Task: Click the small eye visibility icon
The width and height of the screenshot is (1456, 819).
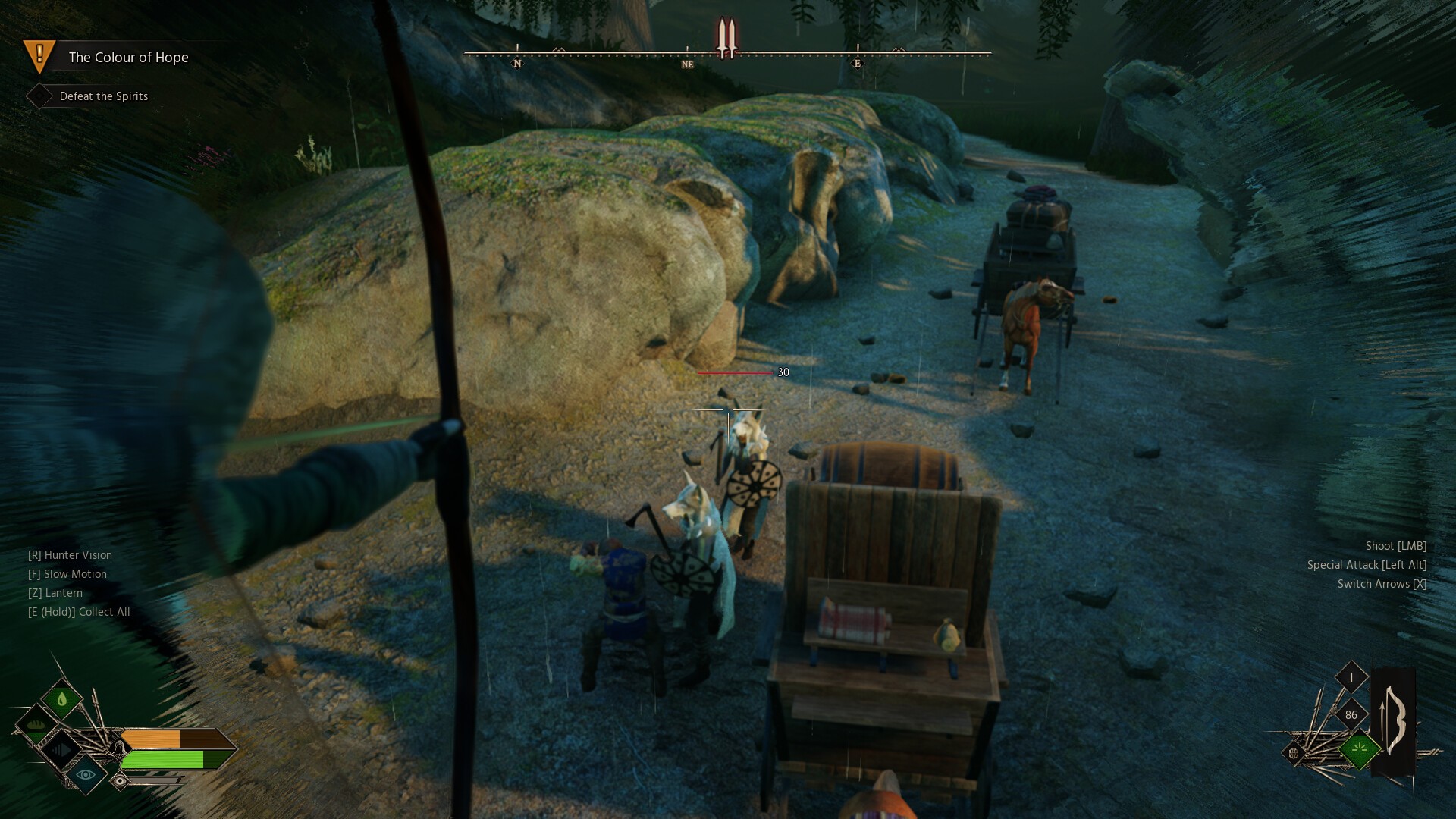Action: [120, 780]
